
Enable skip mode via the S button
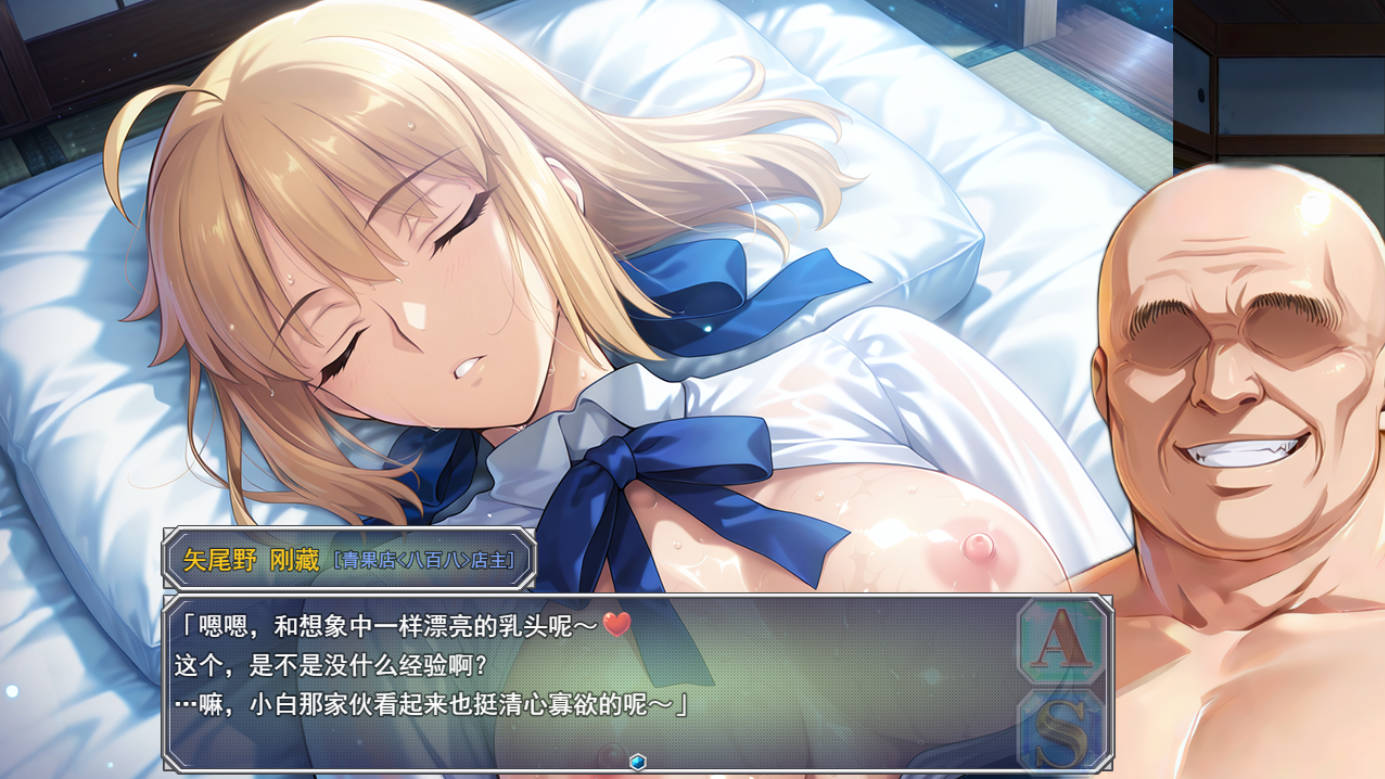pos(1057,726)
